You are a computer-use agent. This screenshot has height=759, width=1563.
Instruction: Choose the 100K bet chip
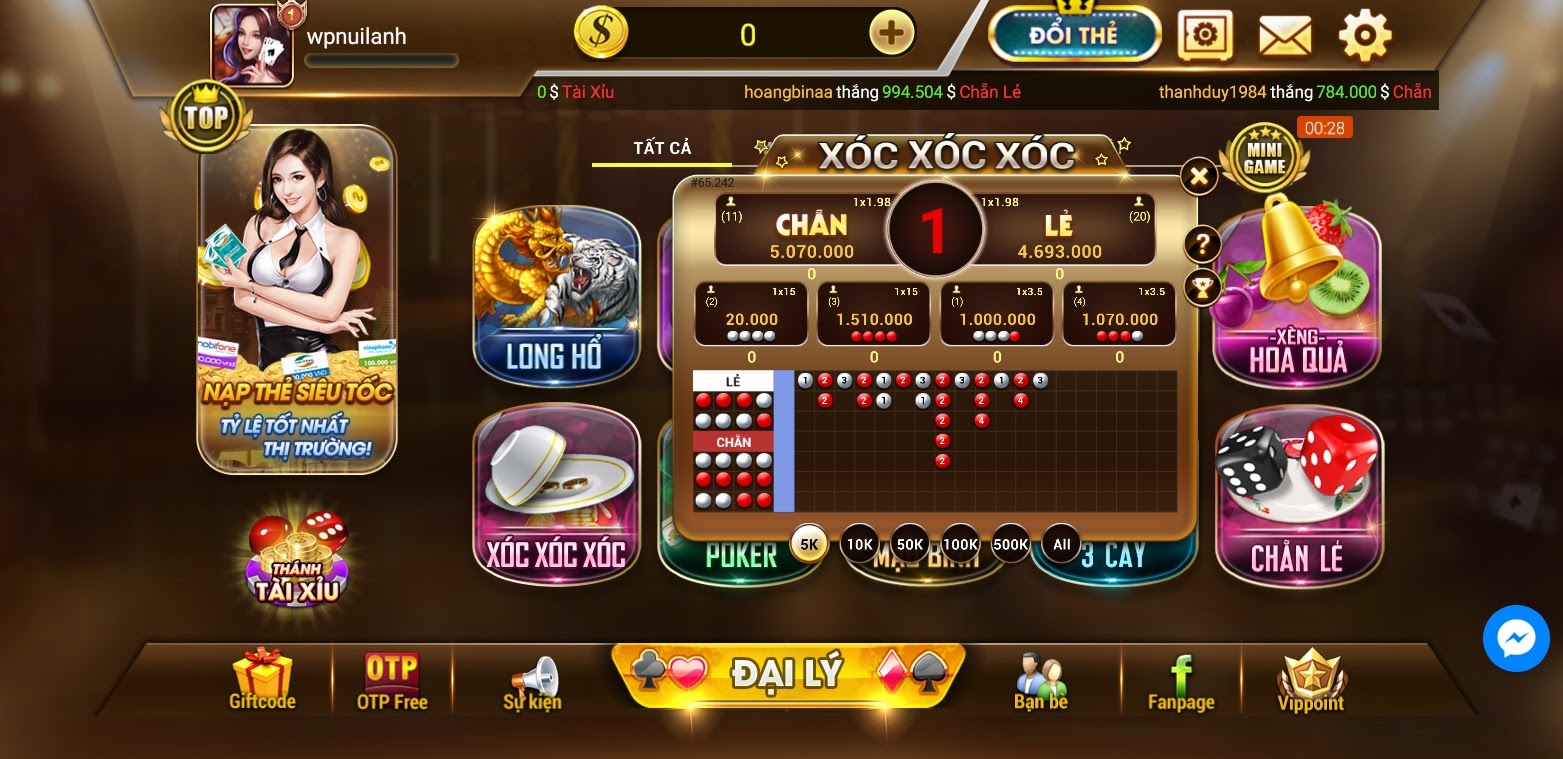960,544
